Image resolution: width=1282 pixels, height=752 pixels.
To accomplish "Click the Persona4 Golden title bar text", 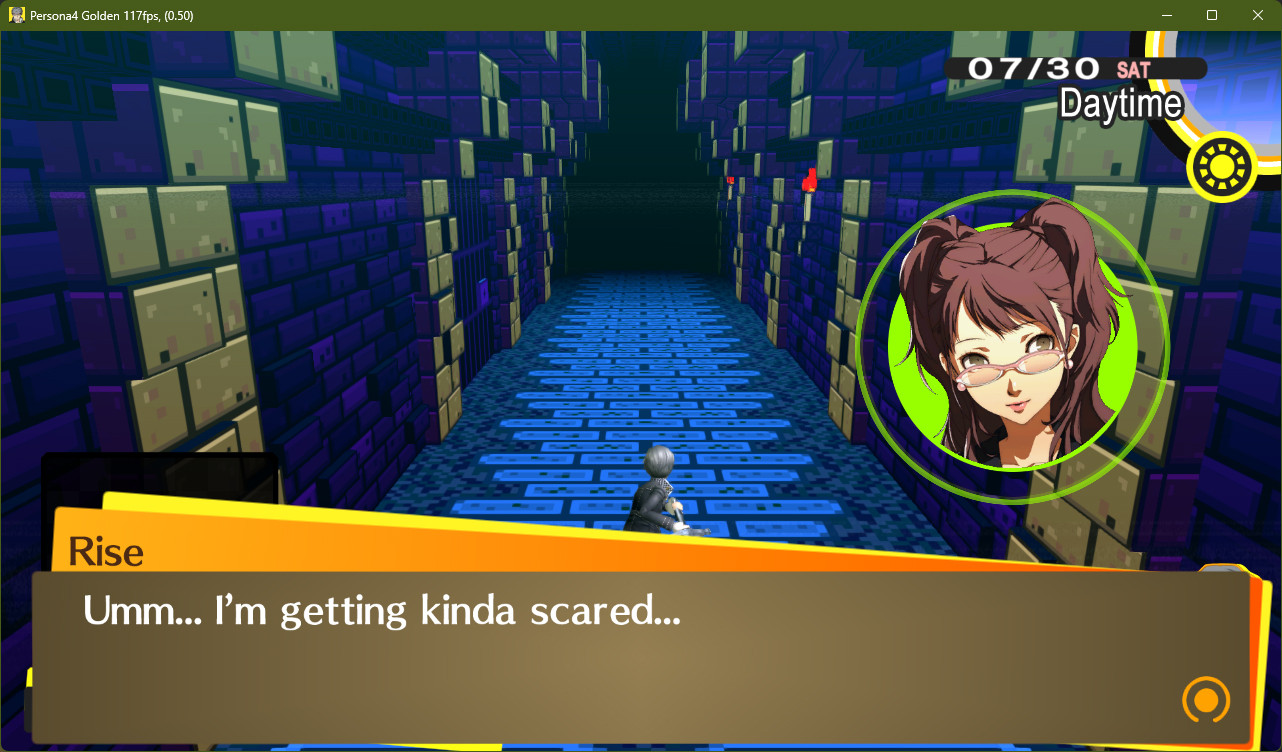I will pyautogui.click(x=110, y=15).
